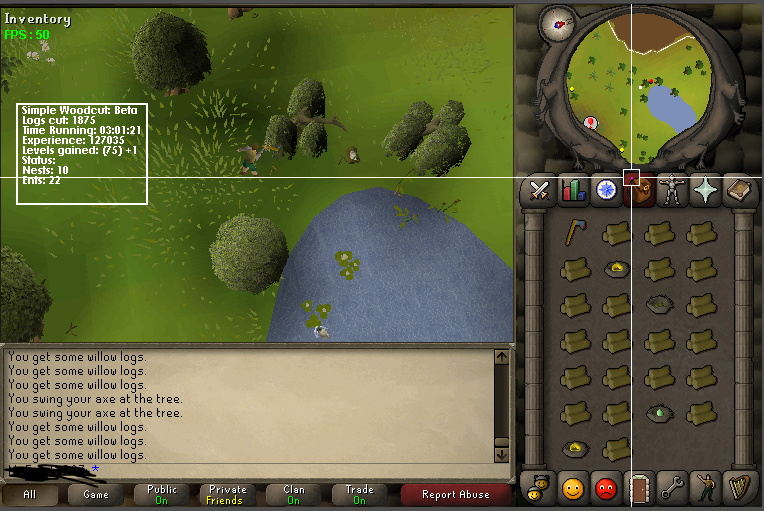
Task: Toggle the Trade chat filter
Action: click(x=359, y=494)
